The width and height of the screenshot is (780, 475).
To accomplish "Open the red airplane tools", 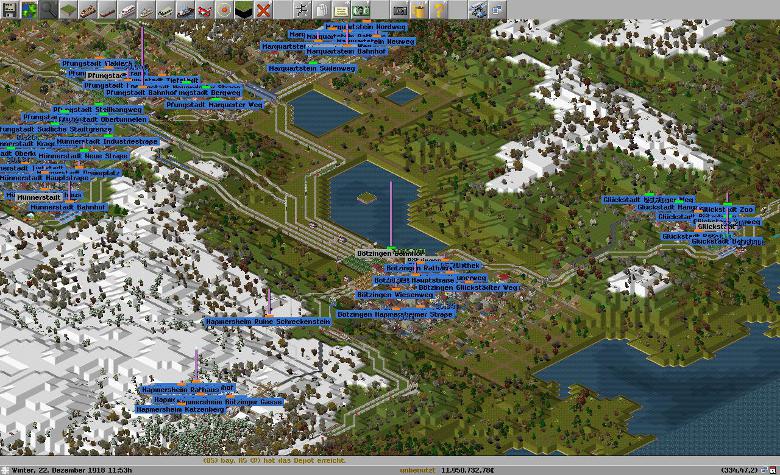I will pyautogui.click(x=205, y=10).
